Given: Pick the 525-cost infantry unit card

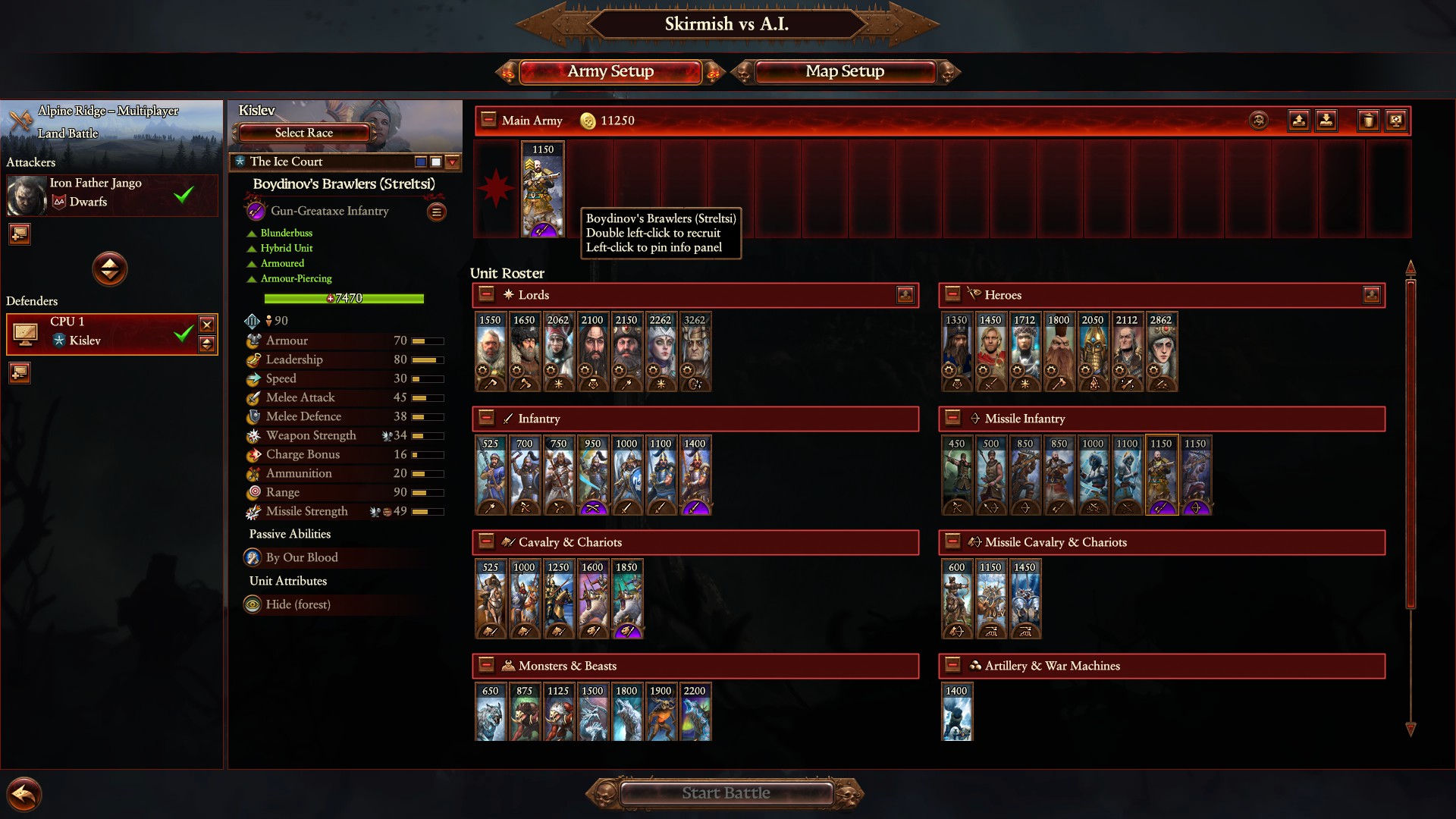Looking at the screenshot, I should 491,475.
